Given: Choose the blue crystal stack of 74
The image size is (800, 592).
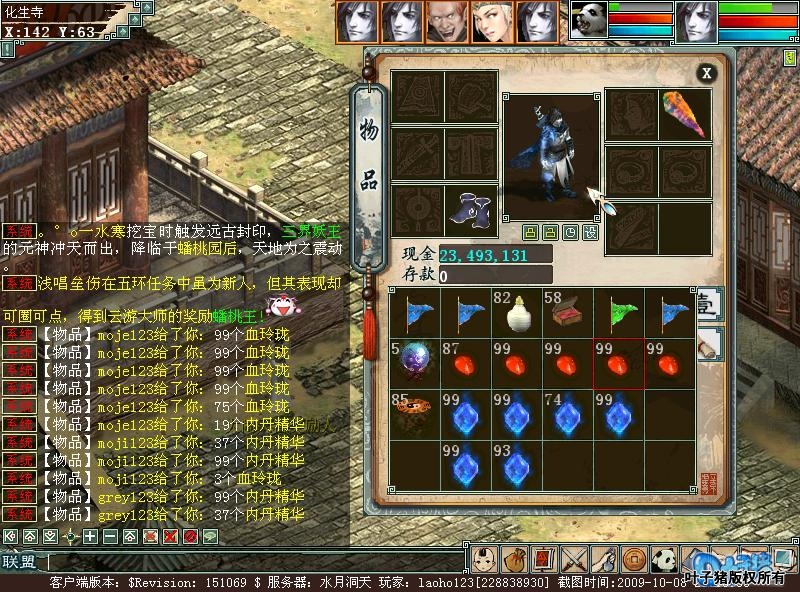Looking at the screenshot, I should [567, 414].
